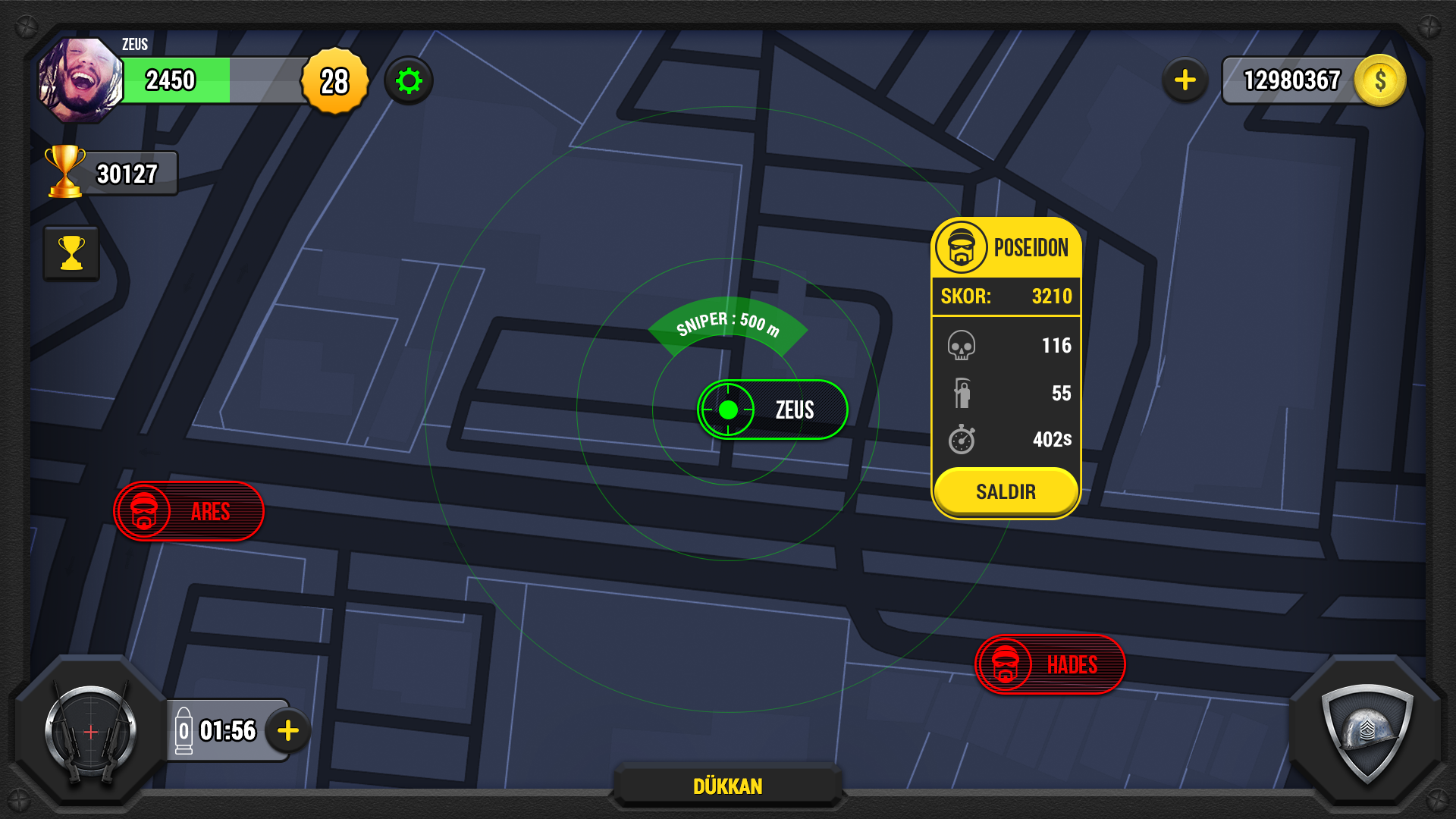The height and width of the screenshot is (819, 1456).
Task: Open the DÜKKAN shop tab
Action: coord(727,786)
